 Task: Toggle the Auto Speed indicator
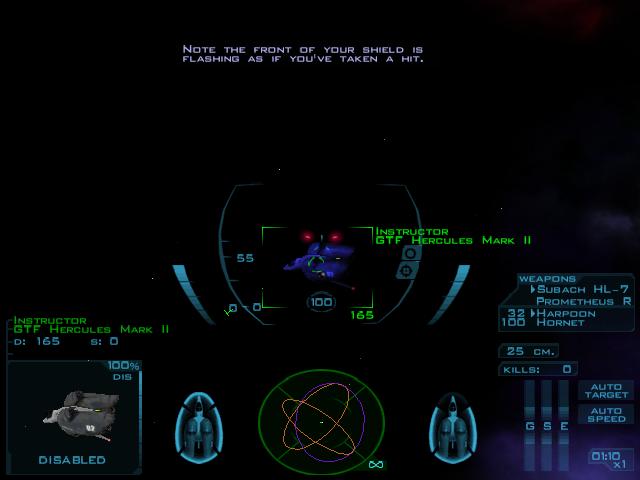pos(606,414)
